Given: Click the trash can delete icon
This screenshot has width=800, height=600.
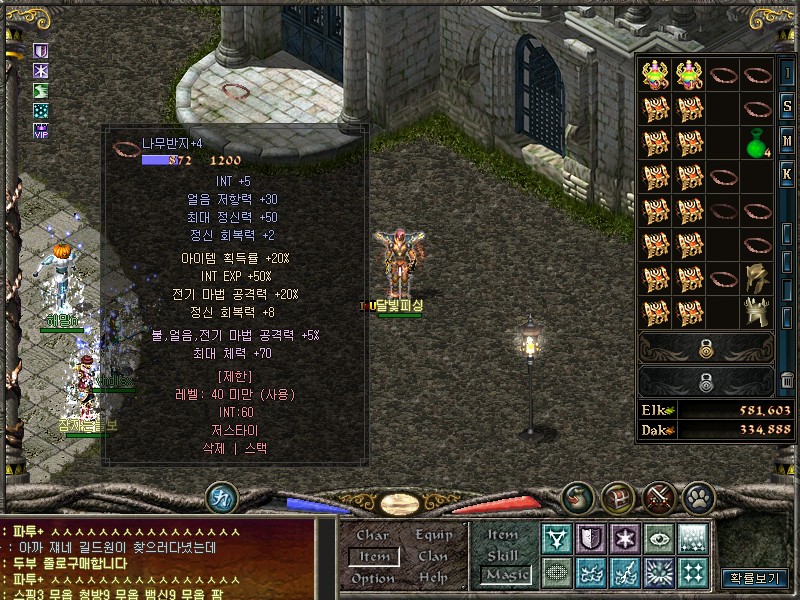Looking at the screenshot, I should [x=787, y=381].
